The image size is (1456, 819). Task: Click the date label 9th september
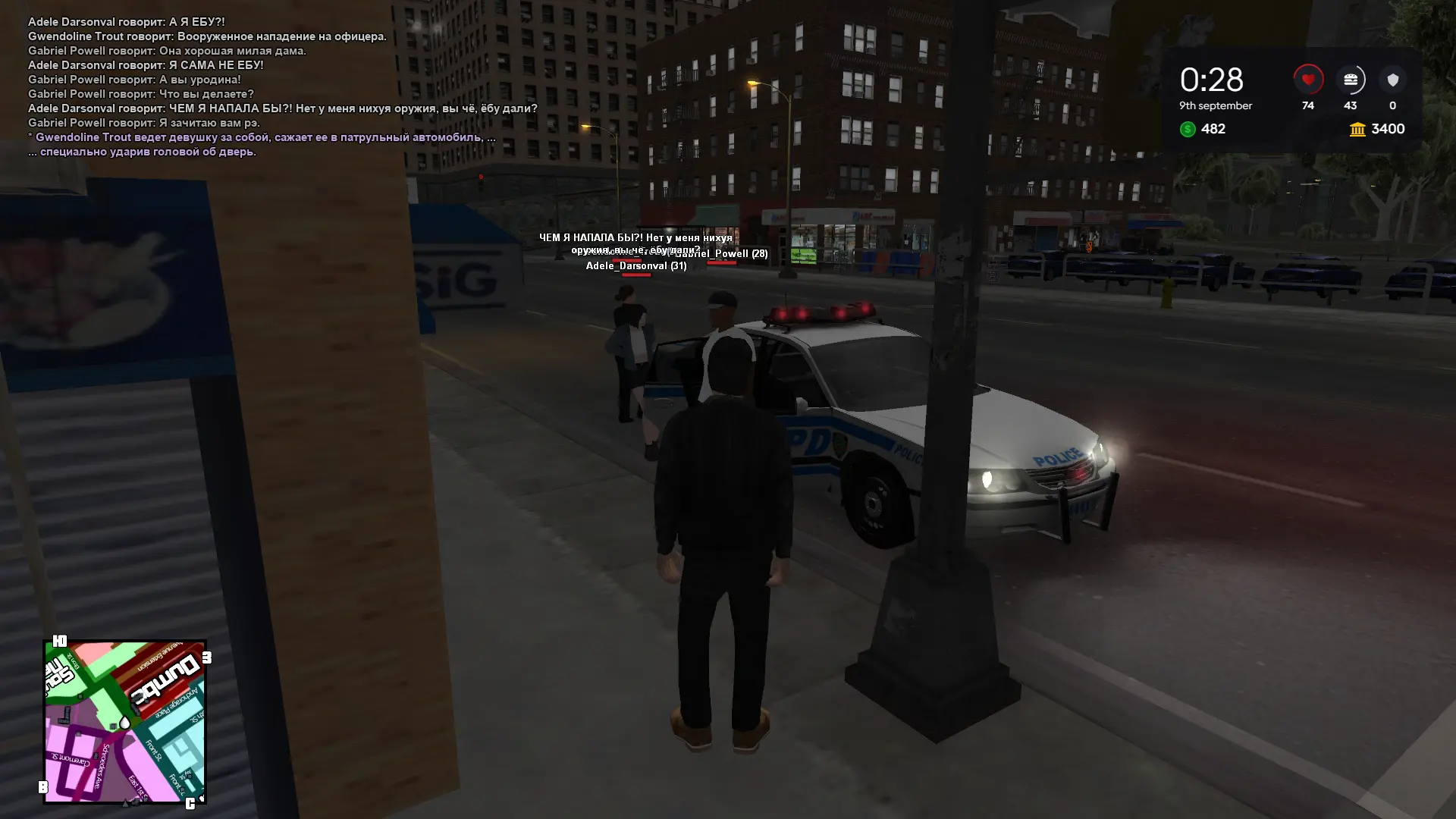pos(1215,106)
